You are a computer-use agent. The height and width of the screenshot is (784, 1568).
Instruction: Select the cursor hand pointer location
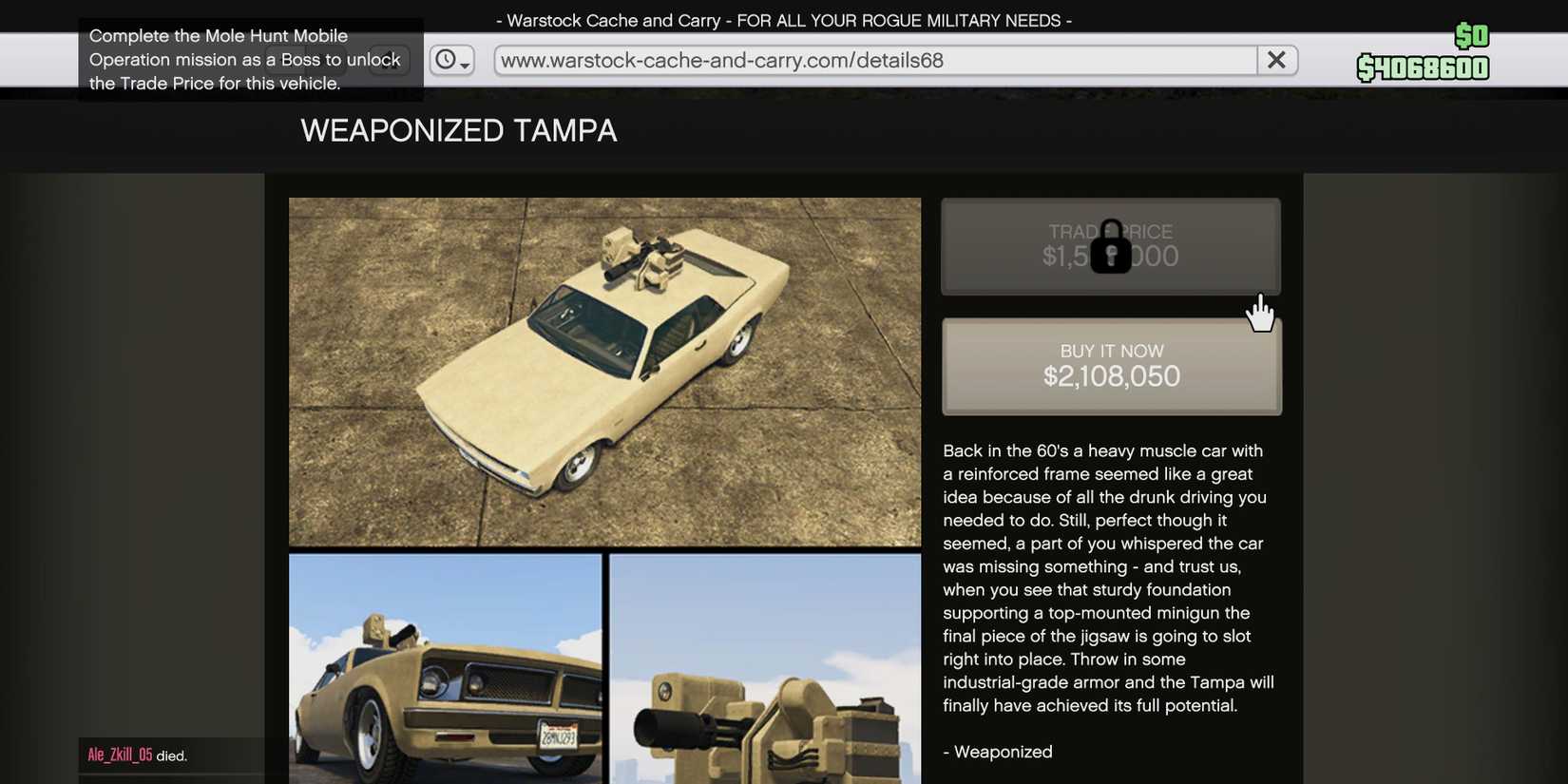[x=1260, y=314]
